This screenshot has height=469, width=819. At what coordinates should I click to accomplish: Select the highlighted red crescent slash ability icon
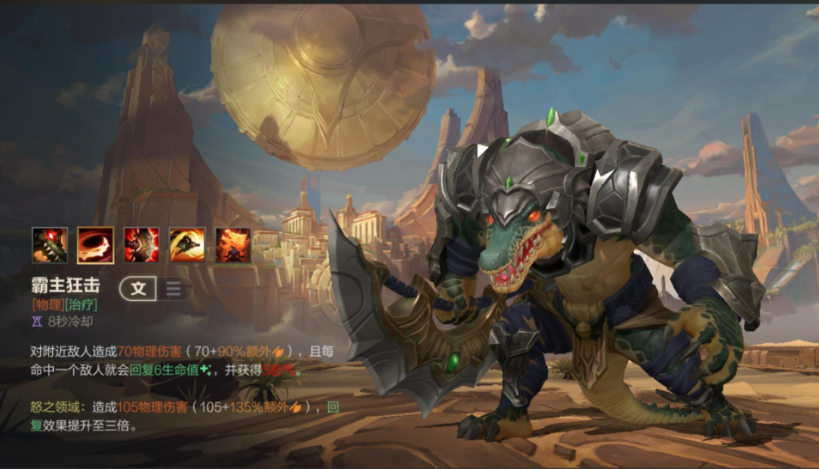(96, 245)
